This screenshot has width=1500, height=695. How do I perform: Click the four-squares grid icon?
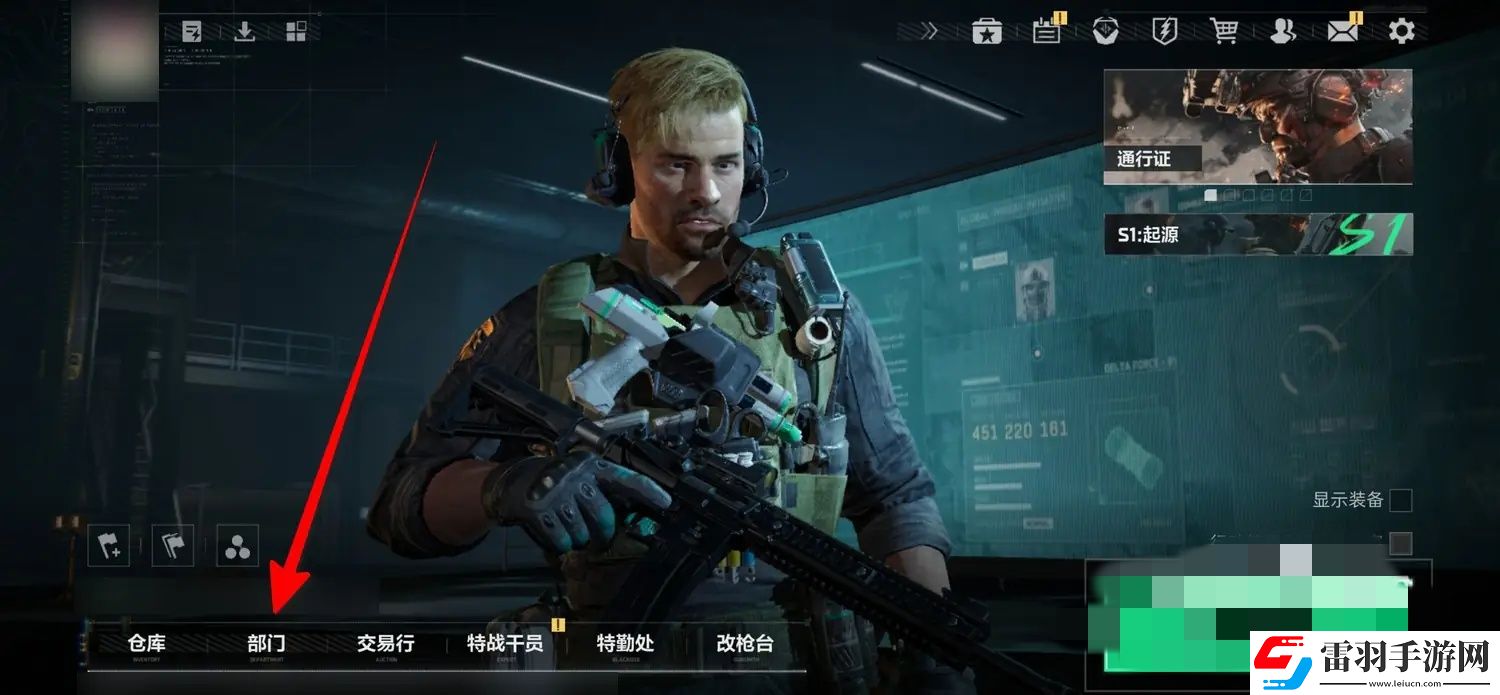(x=296, y=31)
